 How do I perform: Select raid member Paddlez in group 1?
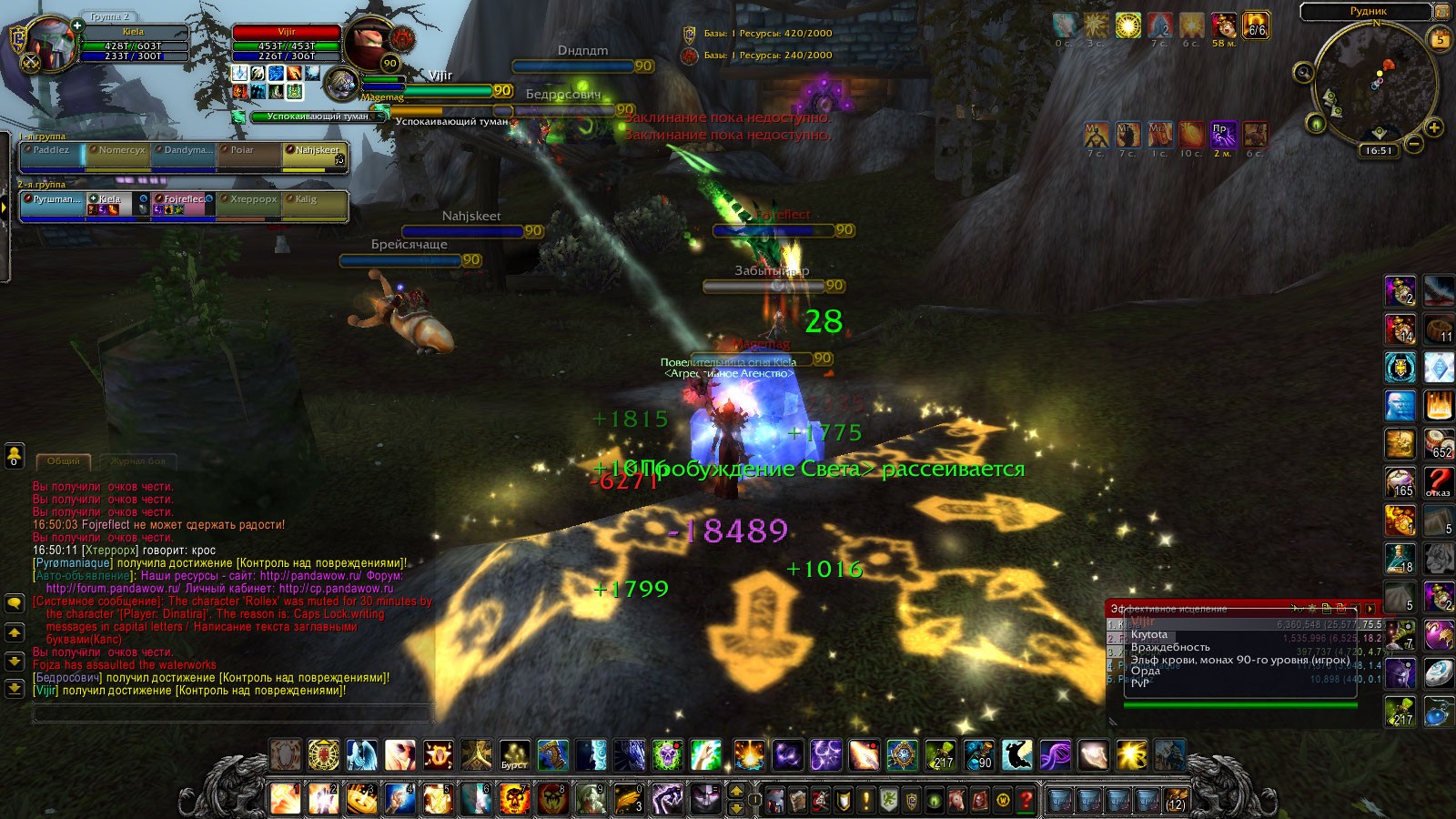(52, 156)
